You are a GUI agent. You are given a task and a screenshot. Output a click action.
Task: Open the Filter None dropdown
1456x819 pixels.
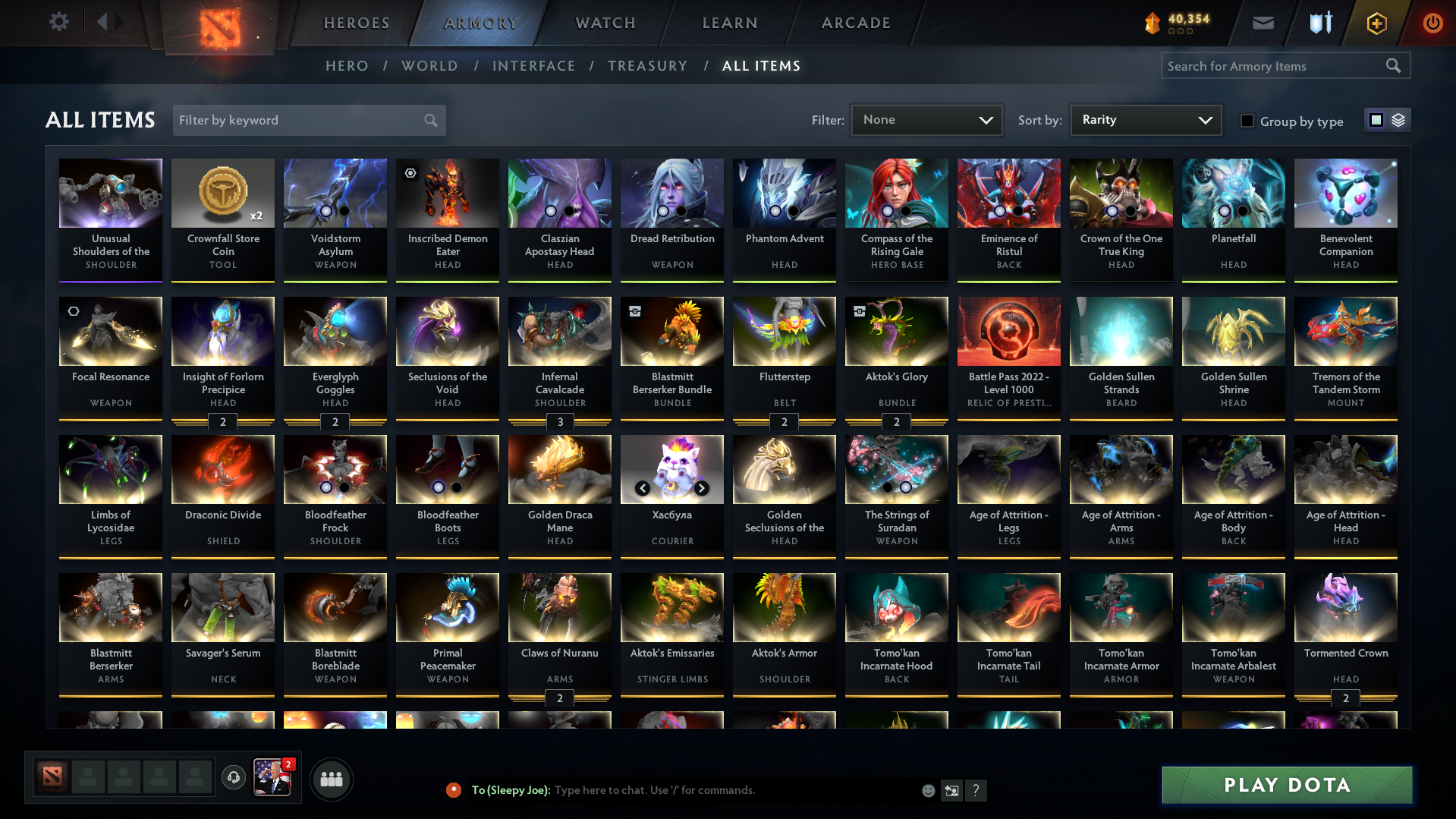coord(926,120)
